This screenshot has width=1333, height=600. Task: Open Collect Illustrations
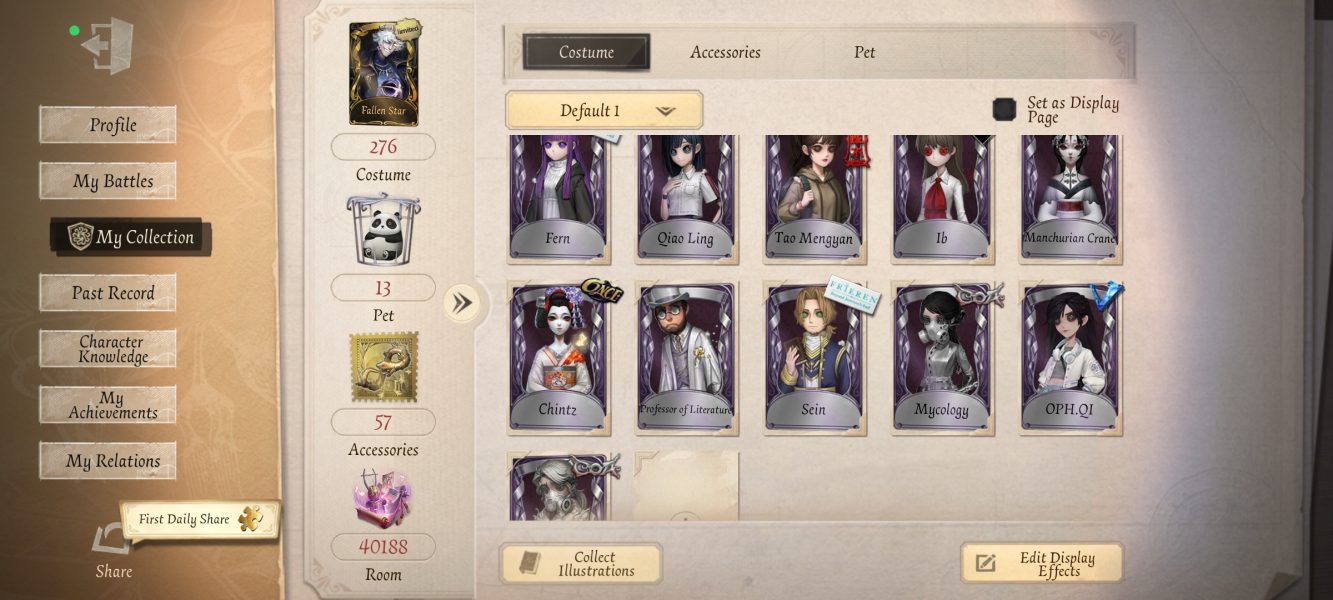(581, 564)
